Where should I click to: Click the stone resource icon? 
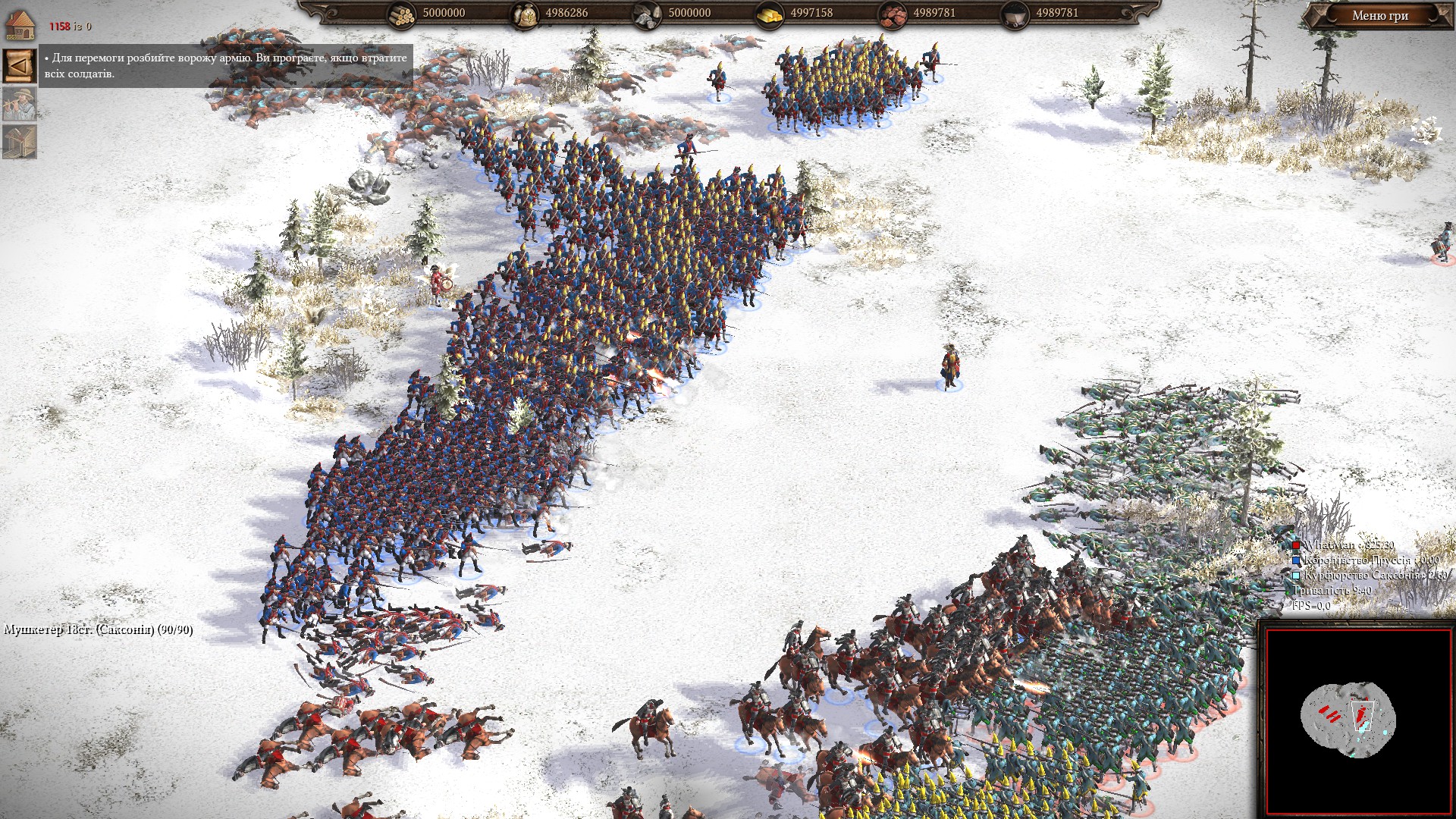[x=647, y=14]
